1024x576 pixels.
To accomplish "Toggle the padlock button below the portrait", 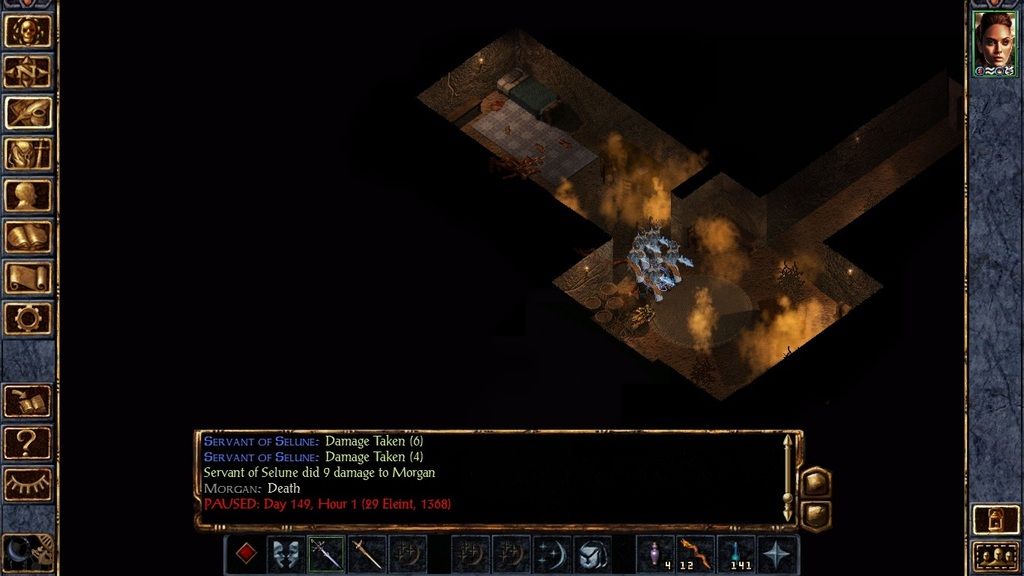I will coord(994,520).
